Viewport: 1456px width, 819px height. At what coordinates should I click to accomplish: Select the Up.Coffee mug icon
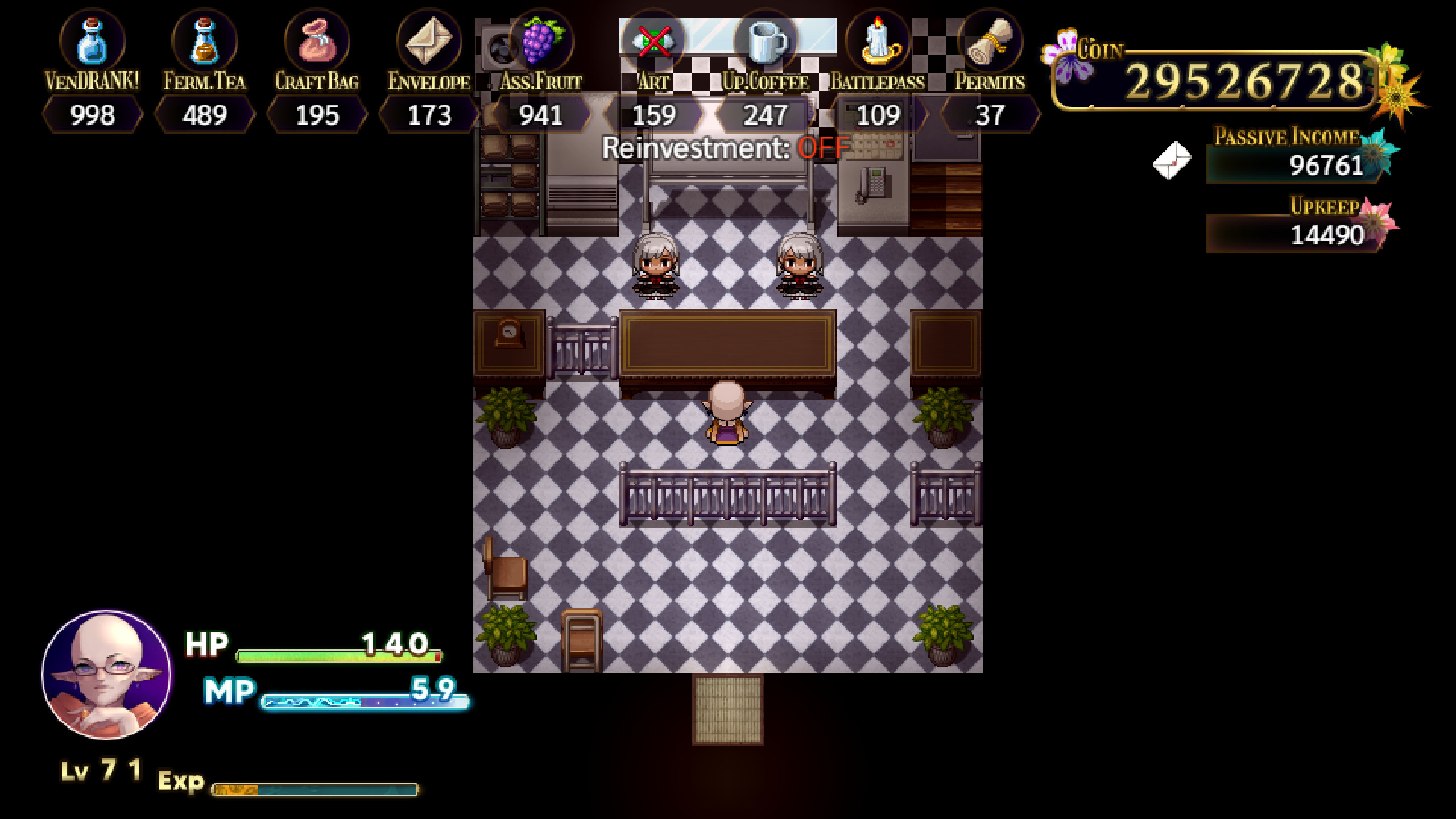[765, 41]
